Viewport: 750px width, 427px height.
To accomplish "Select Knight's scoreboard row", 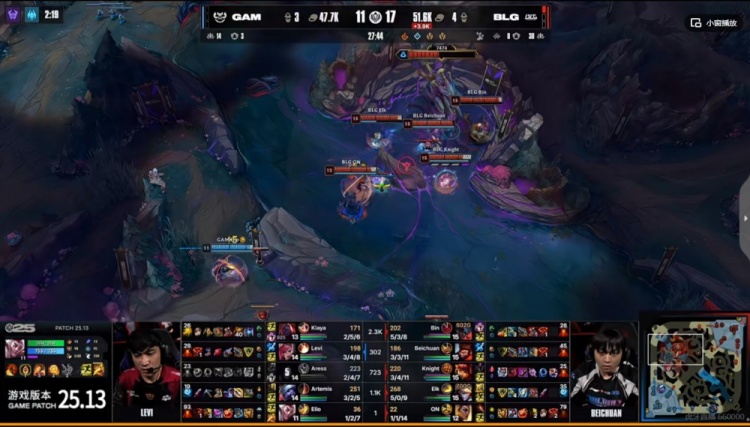I will point(430,372).
